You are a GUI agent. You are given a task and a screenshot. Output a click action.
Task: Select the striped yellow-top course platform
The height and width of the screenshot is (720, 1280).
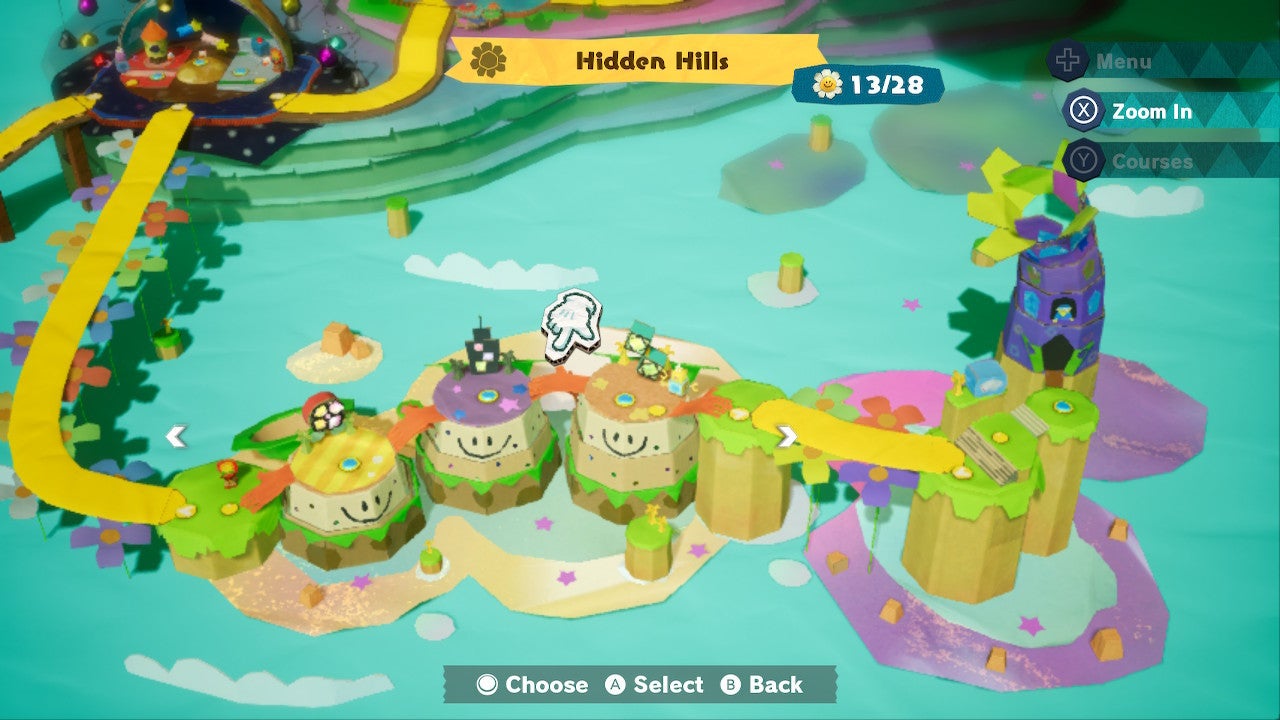pyautogui.click(x=346, y=462)
